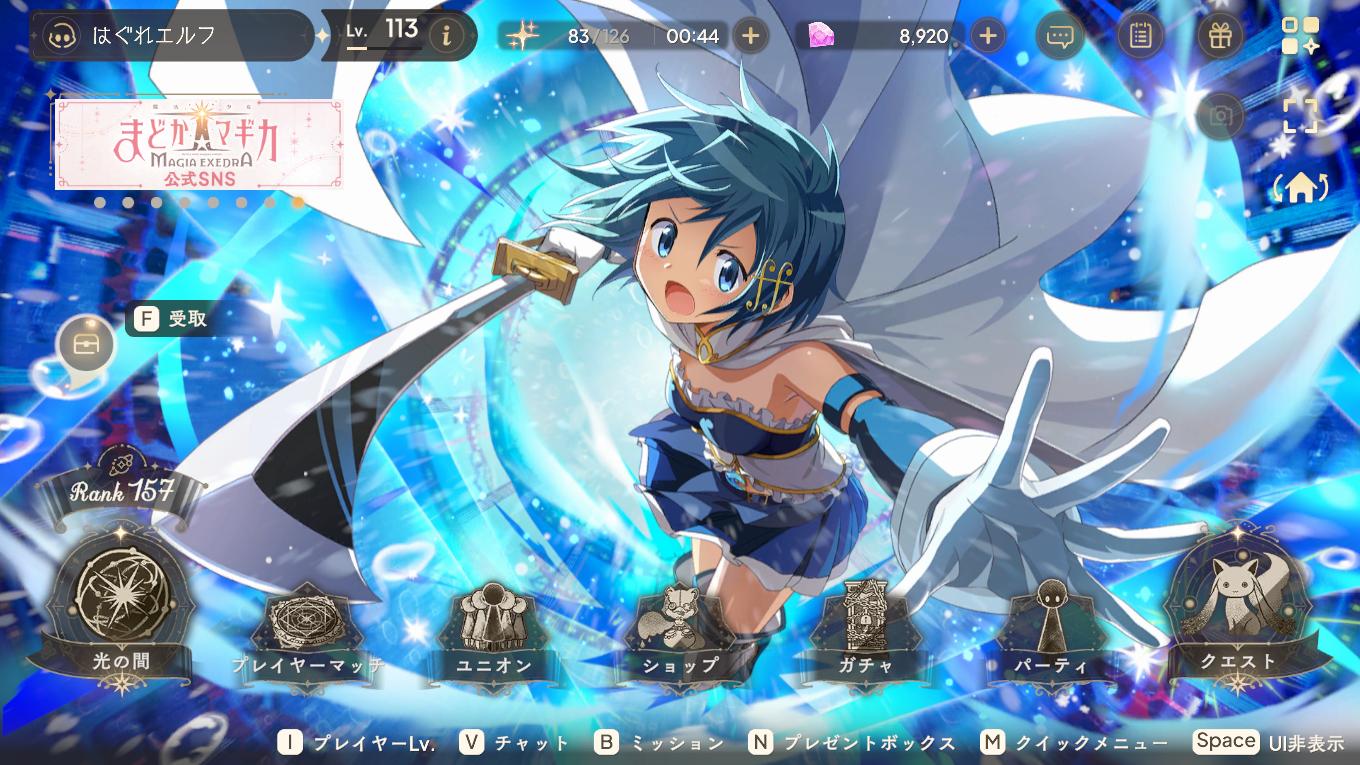This screenshot has height=765, width=1360.
Task: Open the ユニオン (Union) menu
Action: pos(494,630)
